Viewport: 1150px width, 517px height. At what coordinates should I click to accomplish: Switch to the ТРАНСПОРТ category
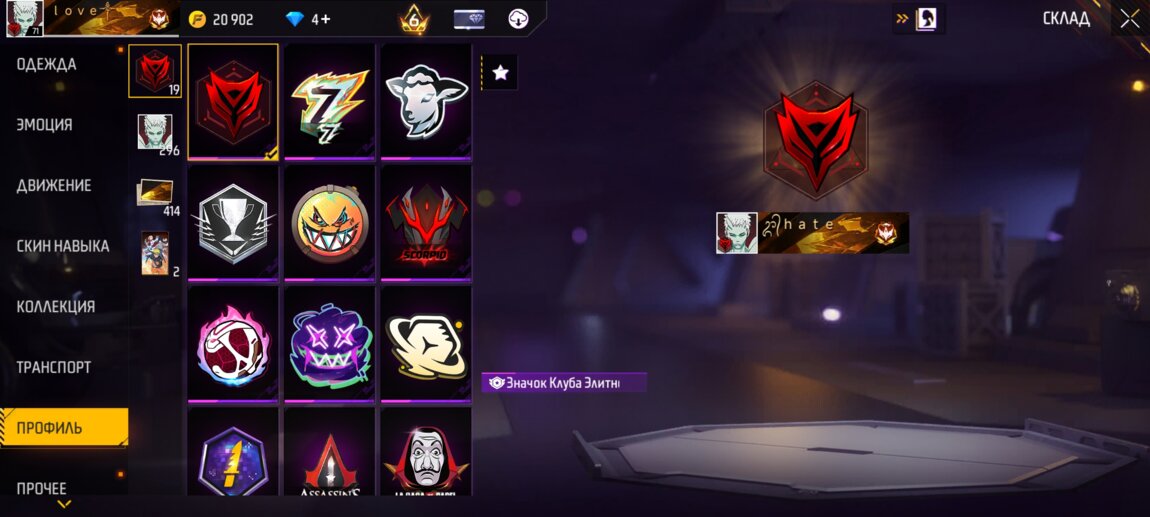[x=54, y=367]
